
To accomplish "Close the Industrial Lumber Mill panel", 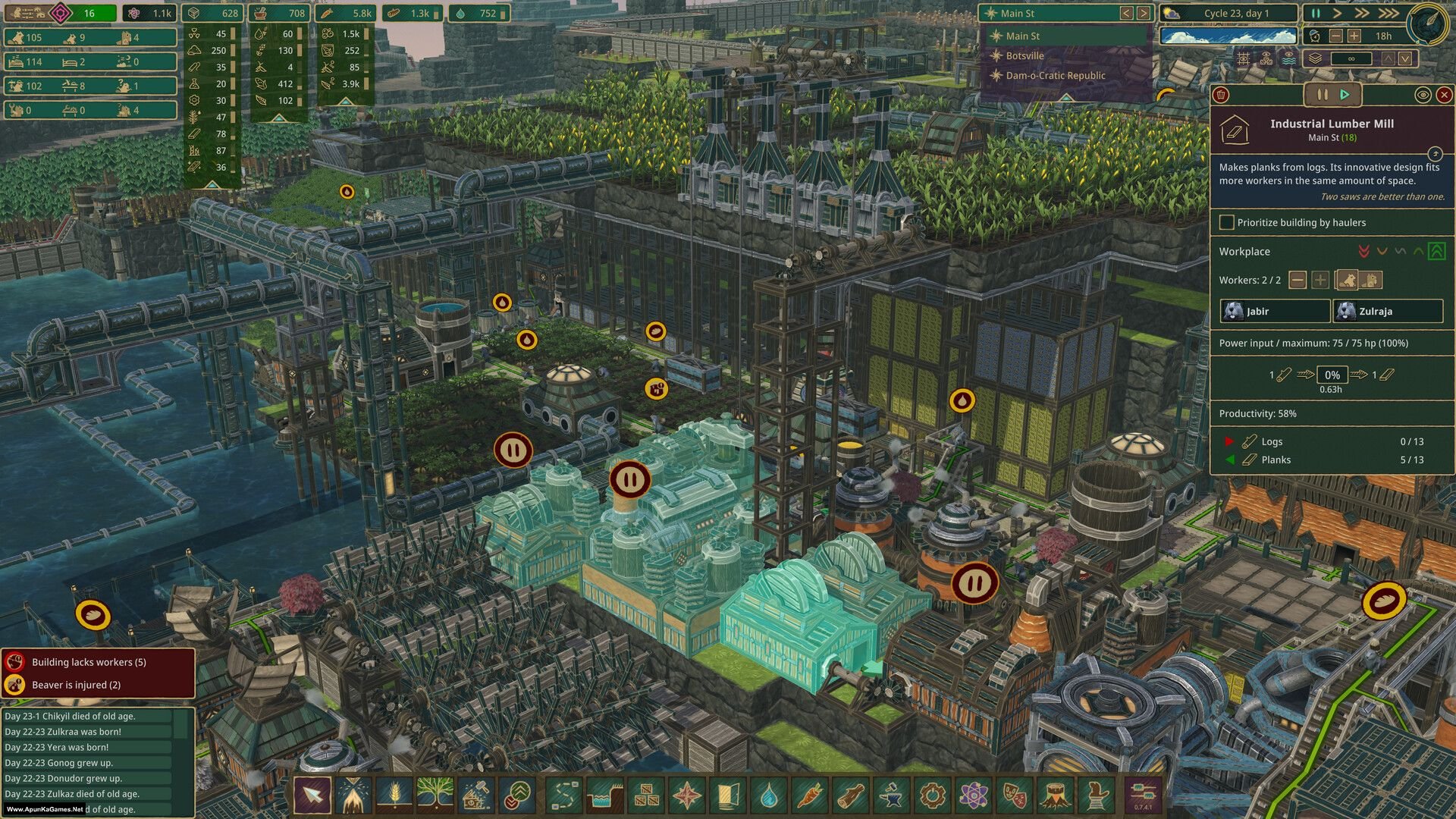I will [1444, 95].
